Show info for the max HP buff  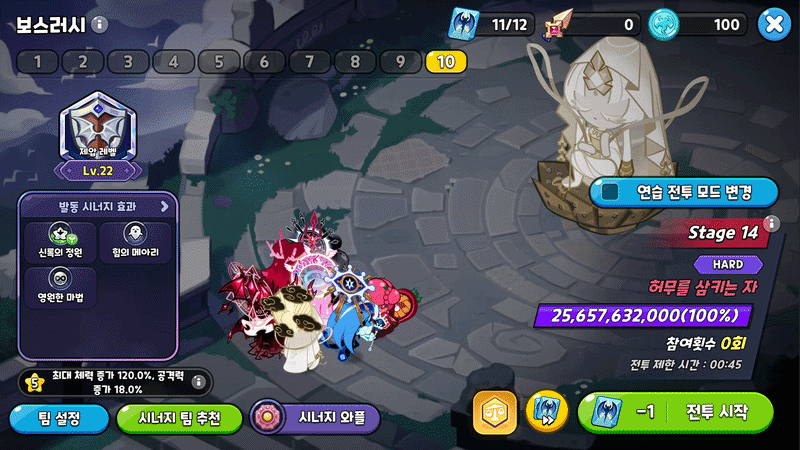click(198, 380)
